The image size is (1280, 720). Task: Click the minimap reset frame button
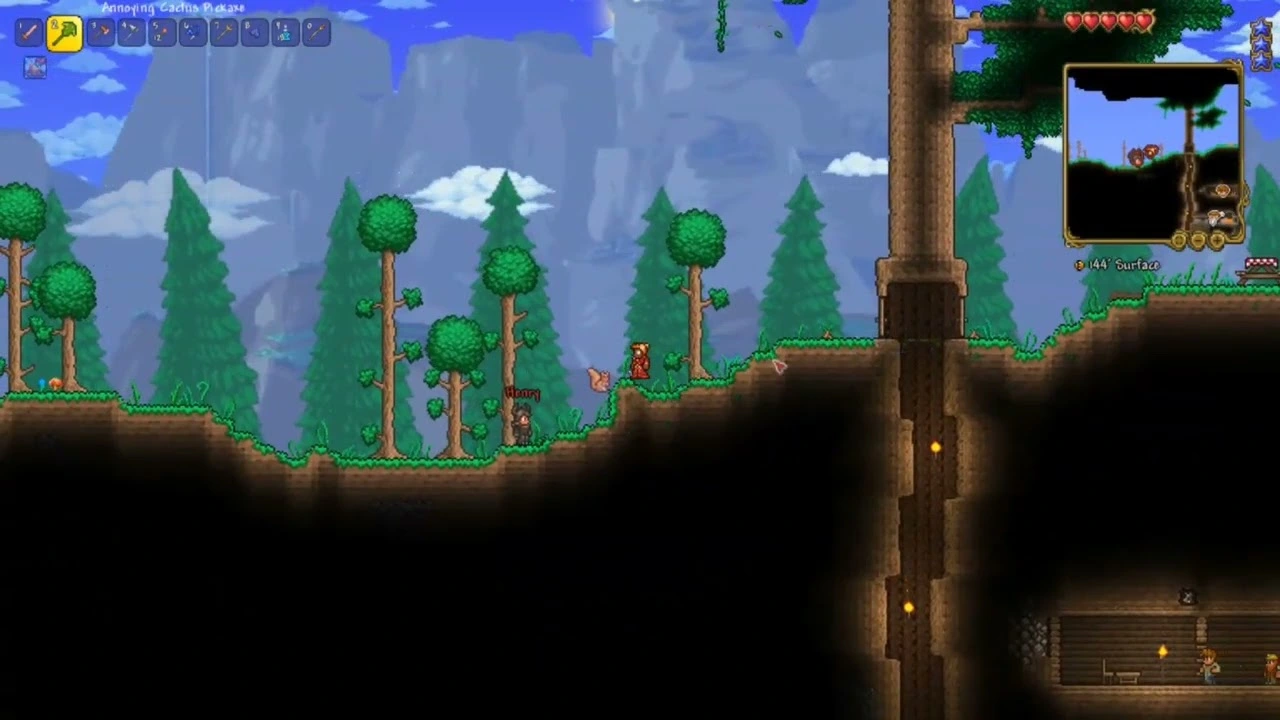point(1180,240)
